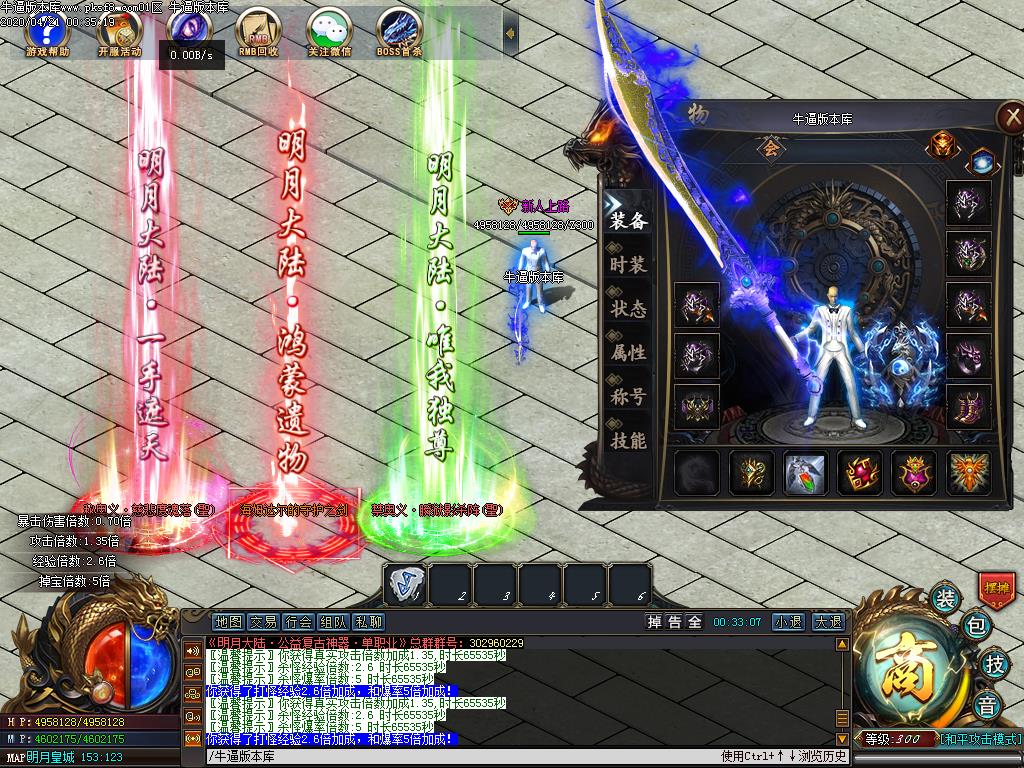Click the 小退 logout button
The image size is (1024, 768).
click(787, 622)
